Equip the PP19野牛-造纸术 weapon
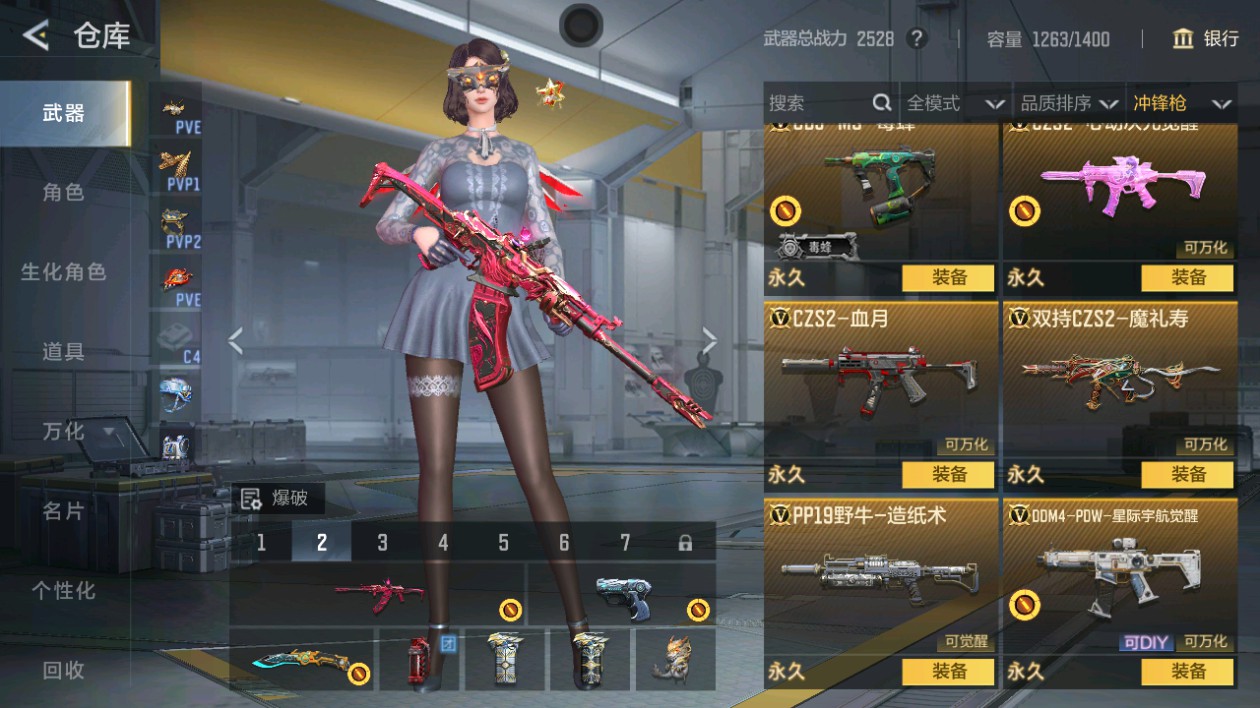The width and height of the screenshot is (1260, 708). (948, 672)
